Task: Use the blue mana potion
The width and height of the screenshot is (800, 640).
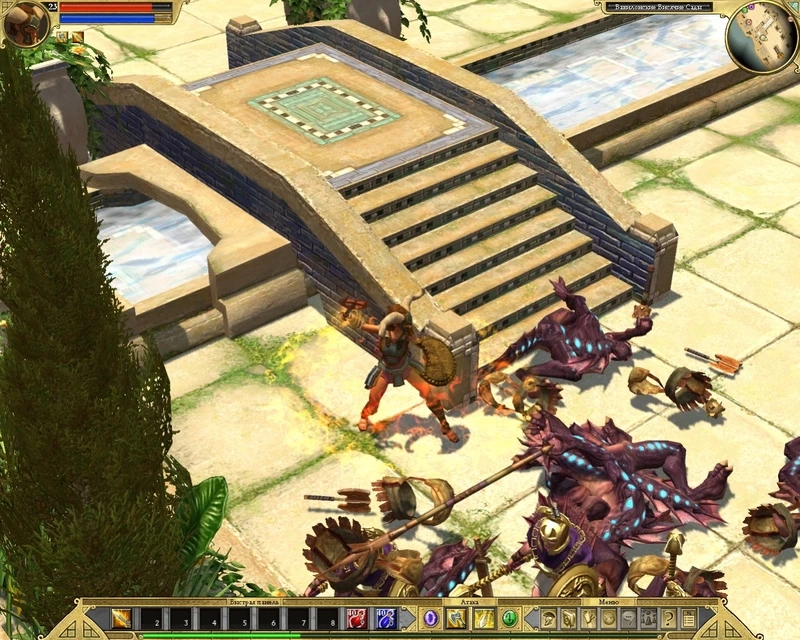Action: (386, 619)
